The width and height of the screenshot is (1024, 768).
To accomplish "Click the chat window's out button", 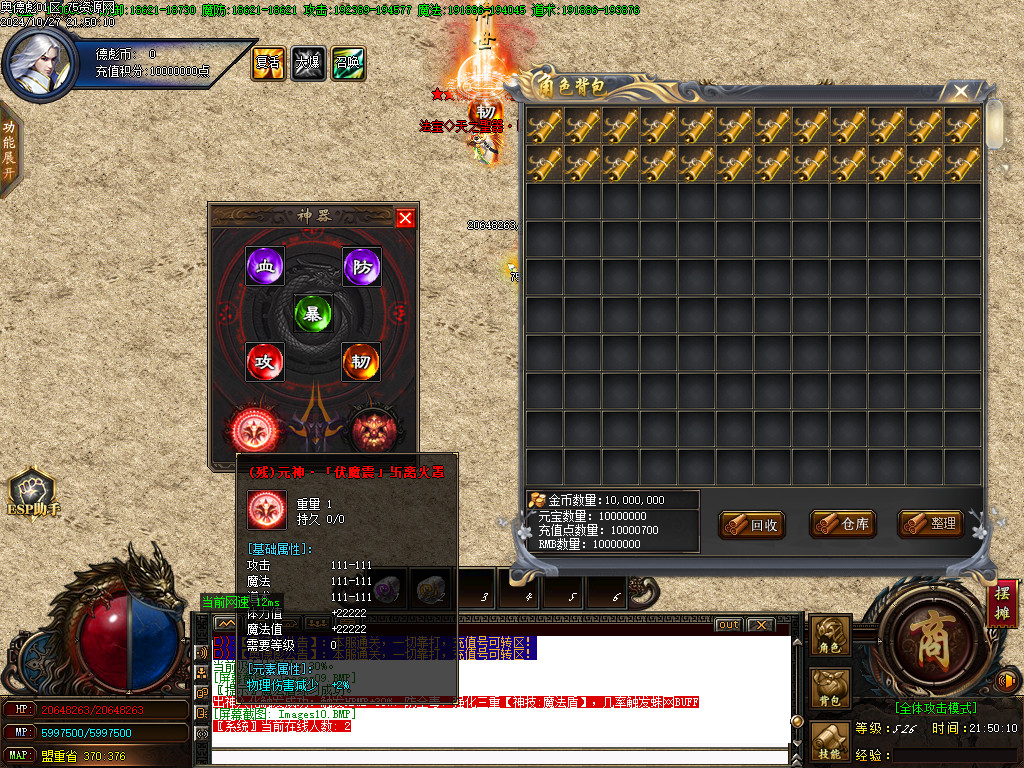I will (x=729, y=625).
